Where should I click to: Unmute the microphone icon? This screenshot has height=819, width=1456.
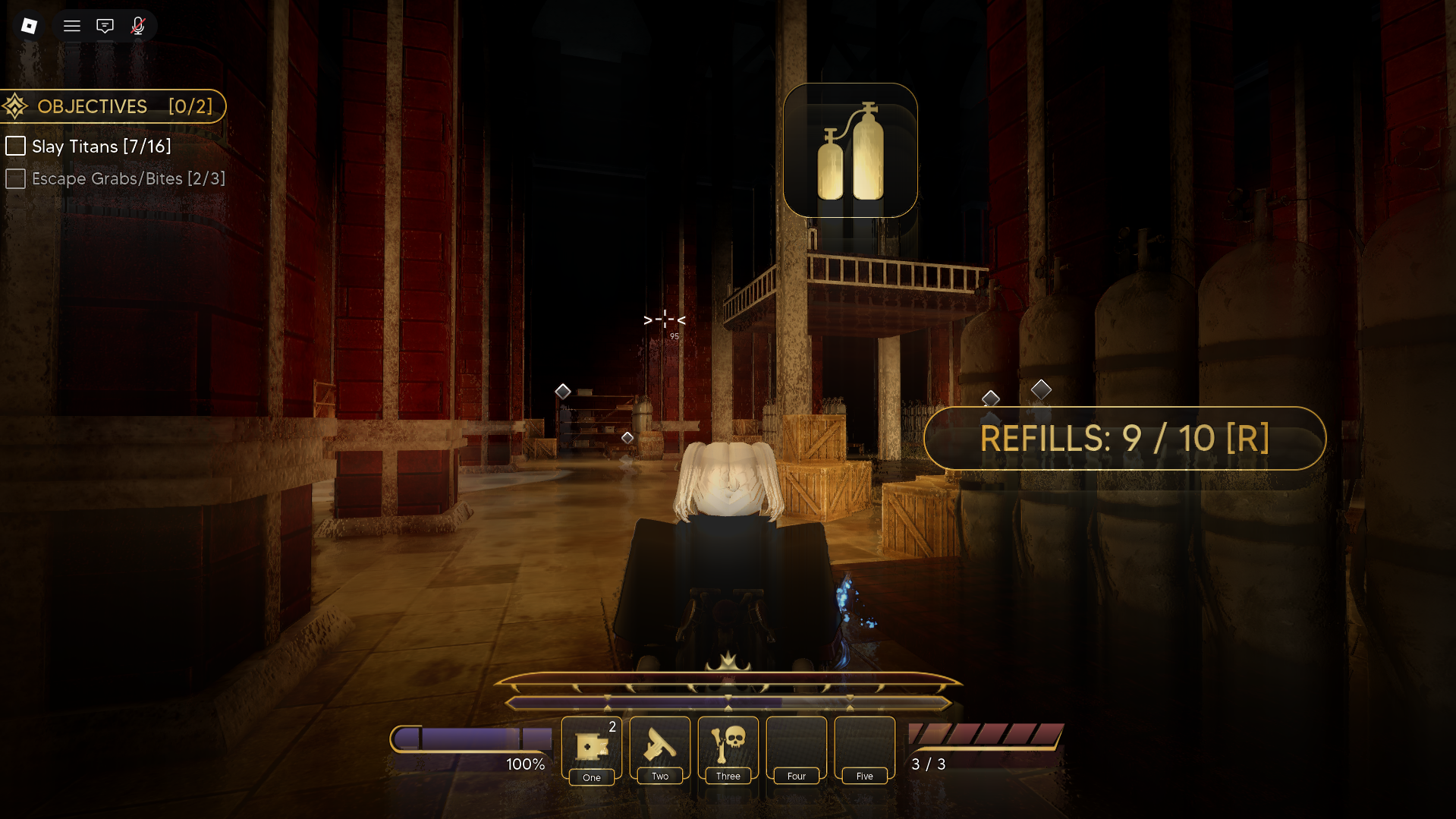tap(137, 26)
